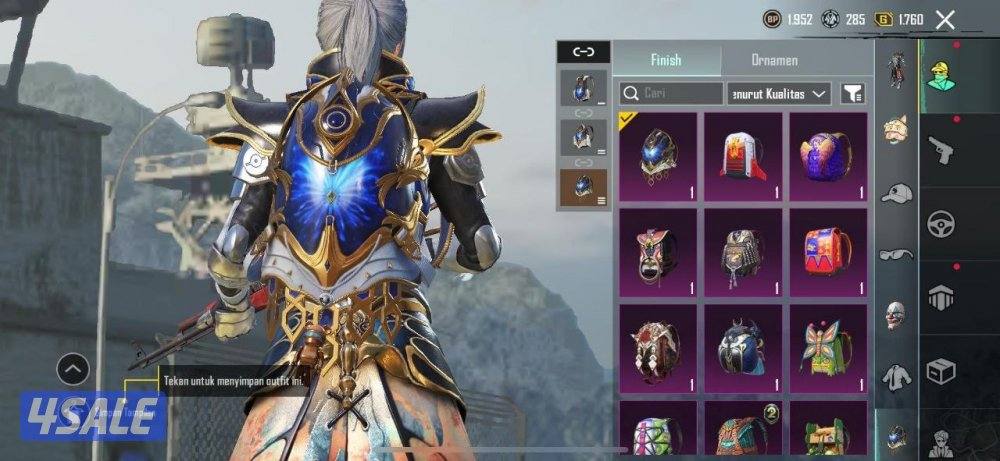Open the Kualitas sort dropdown
1000x461 pixels.
tap(779, 94)
